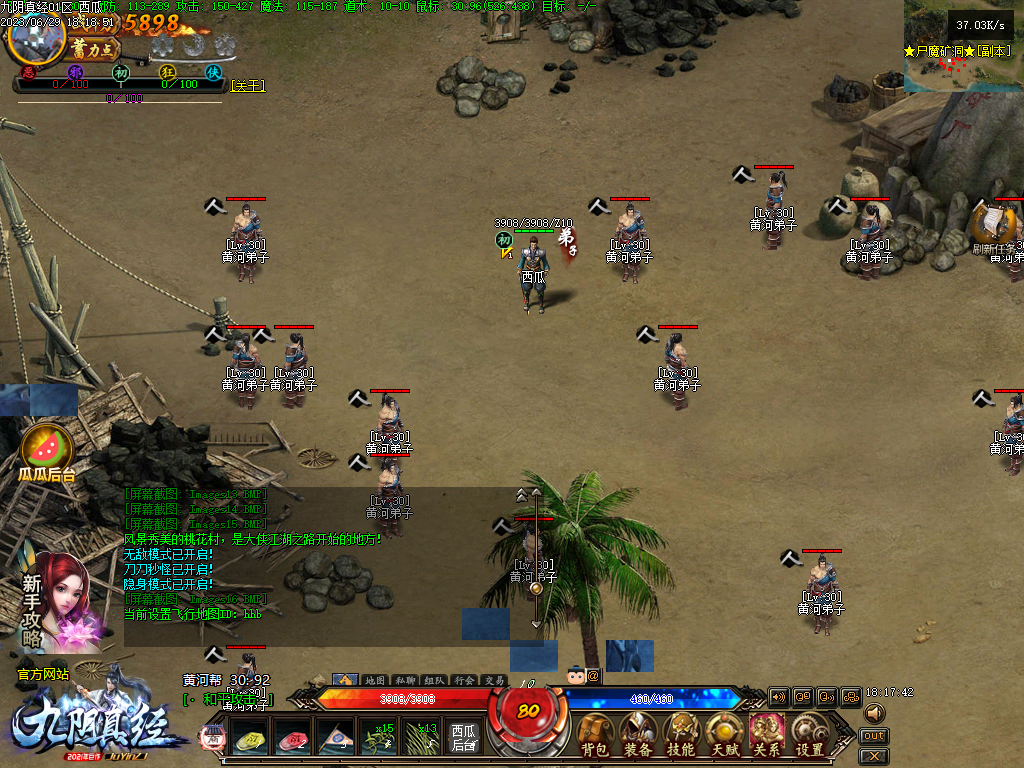The width and height of the screenshot is (1024, 768).
Task: Click the 蓄力点 charge point button
Action: 95,48
